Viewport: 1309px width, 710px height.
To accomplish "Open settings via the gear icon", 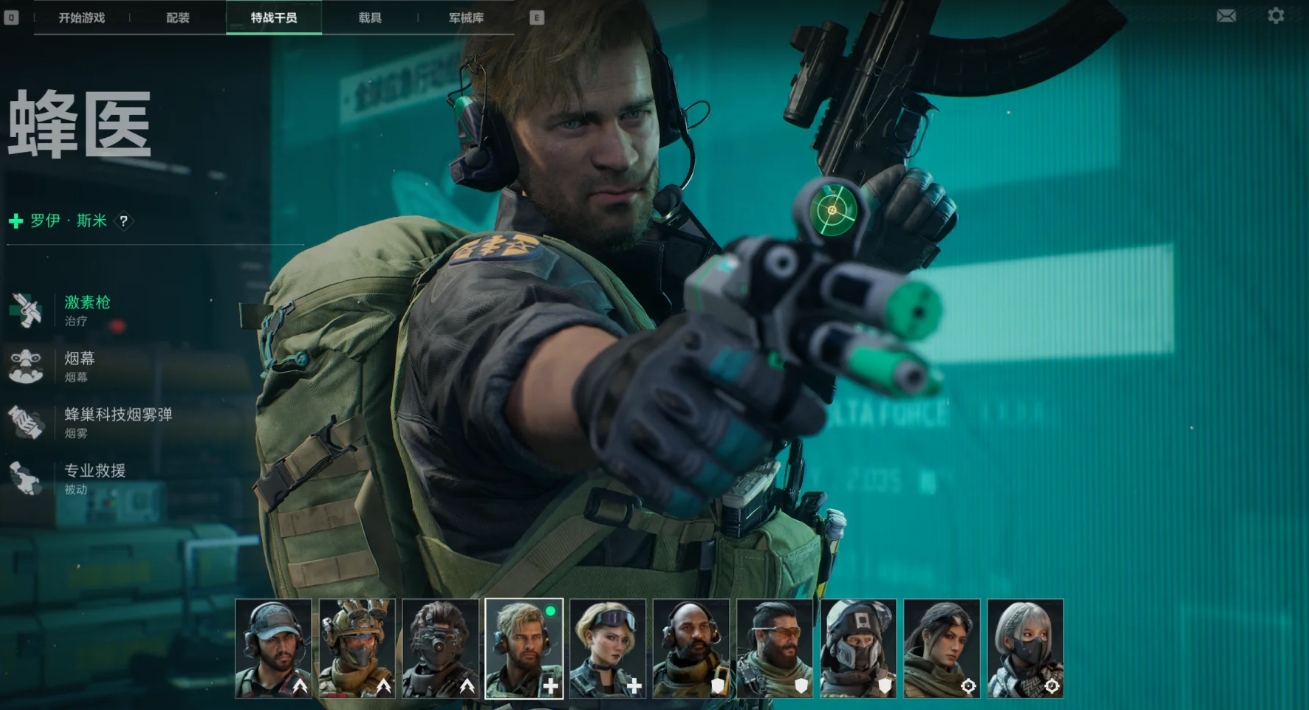I will tap(1276, 16).
